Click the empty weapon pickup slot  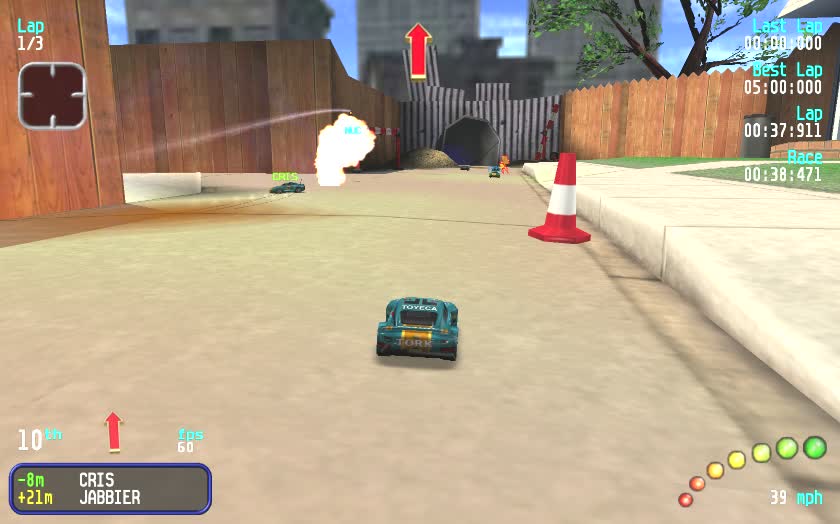click(x=52, y=96)
